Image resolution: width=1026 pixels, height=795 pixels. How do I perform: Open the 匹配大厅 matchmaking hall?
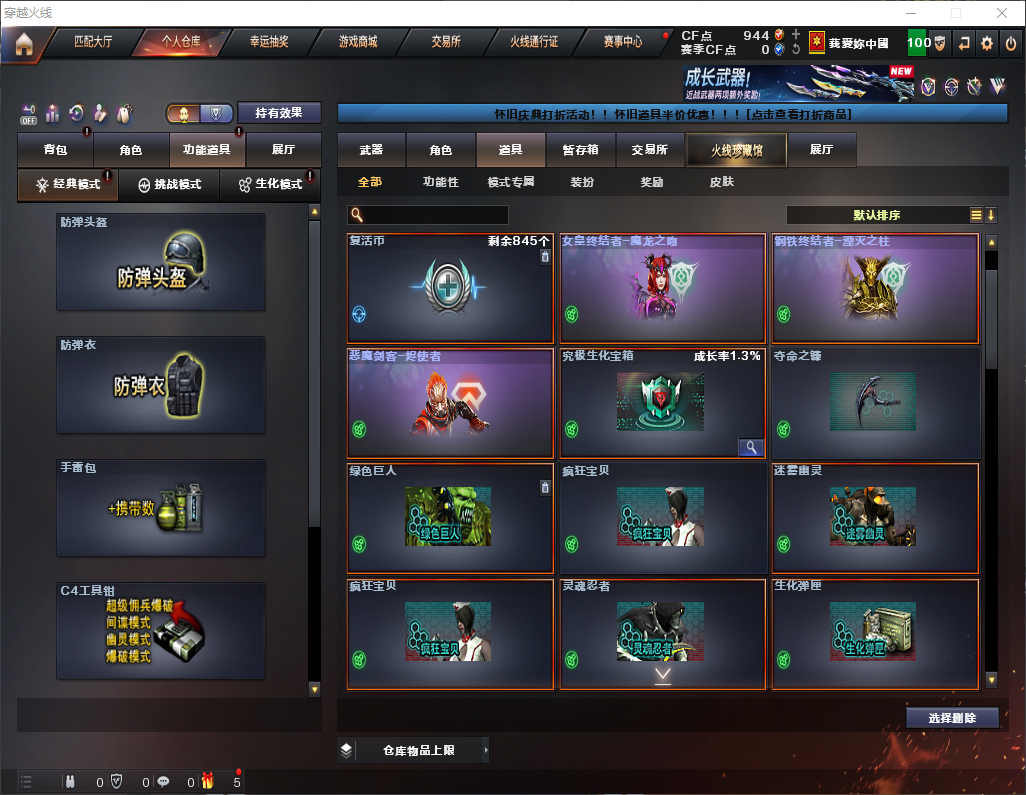[x=93, y=43]
